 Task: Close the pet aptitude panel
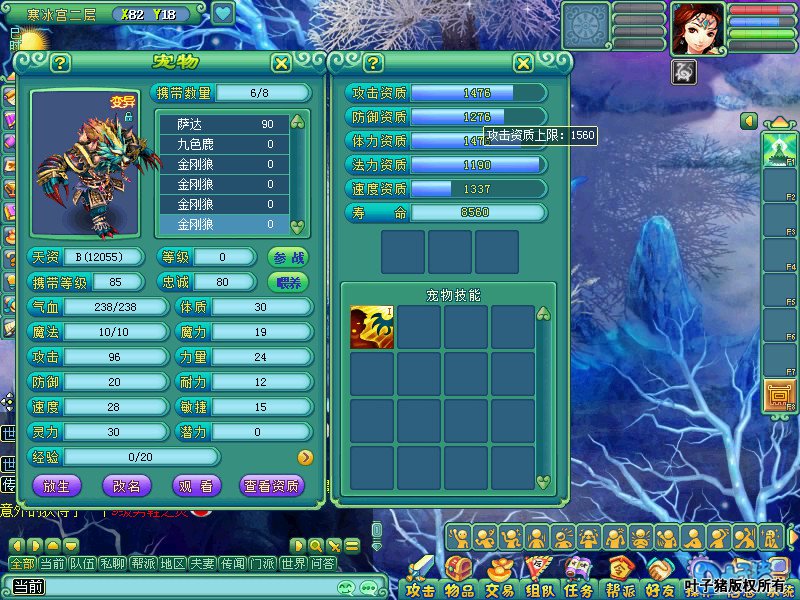[523, 63]
